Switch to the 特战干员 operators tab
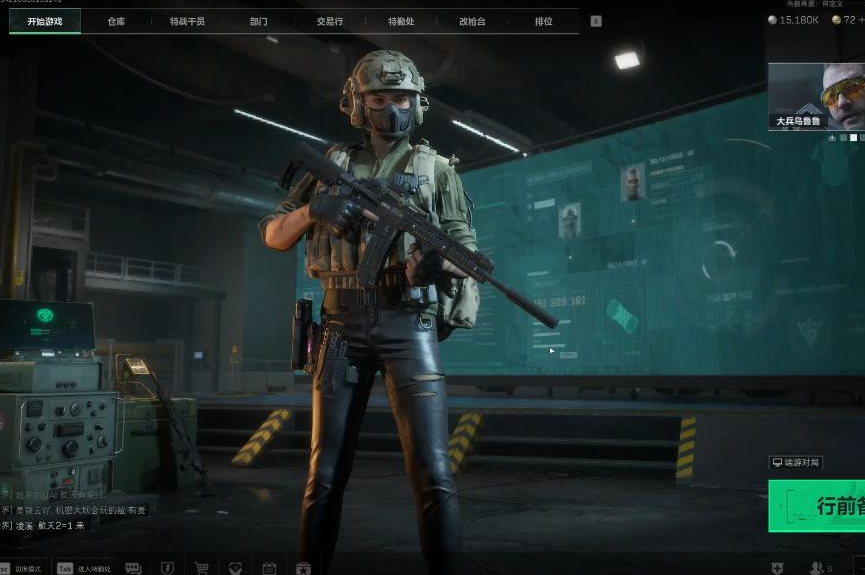 (x=187, y=21)
